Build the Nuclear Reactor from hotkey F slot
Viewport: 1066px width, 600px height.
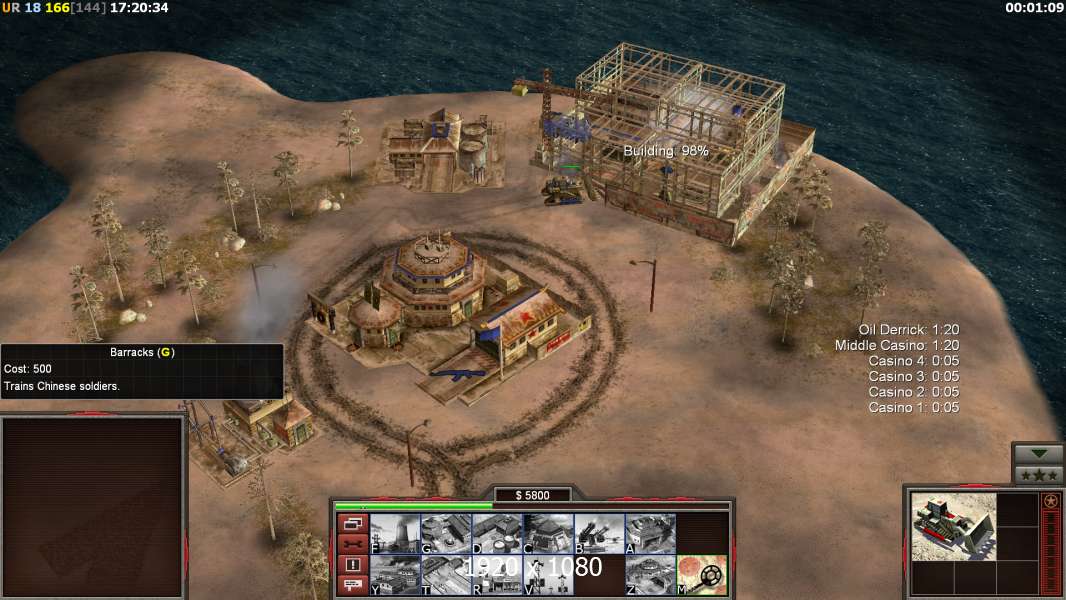coord(395,533)
